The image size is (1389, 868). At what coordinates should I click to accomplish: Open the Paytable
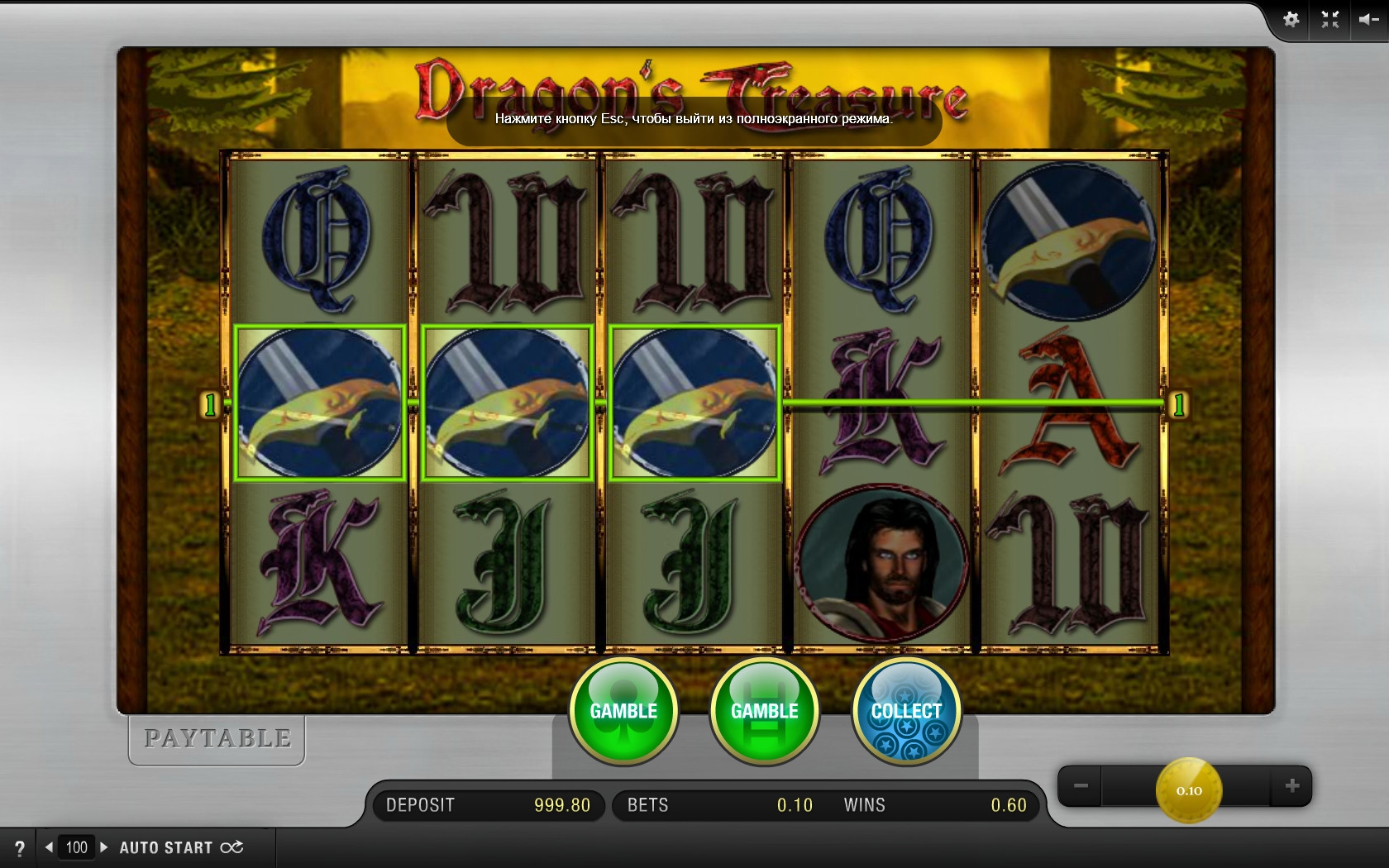[217, 738]
